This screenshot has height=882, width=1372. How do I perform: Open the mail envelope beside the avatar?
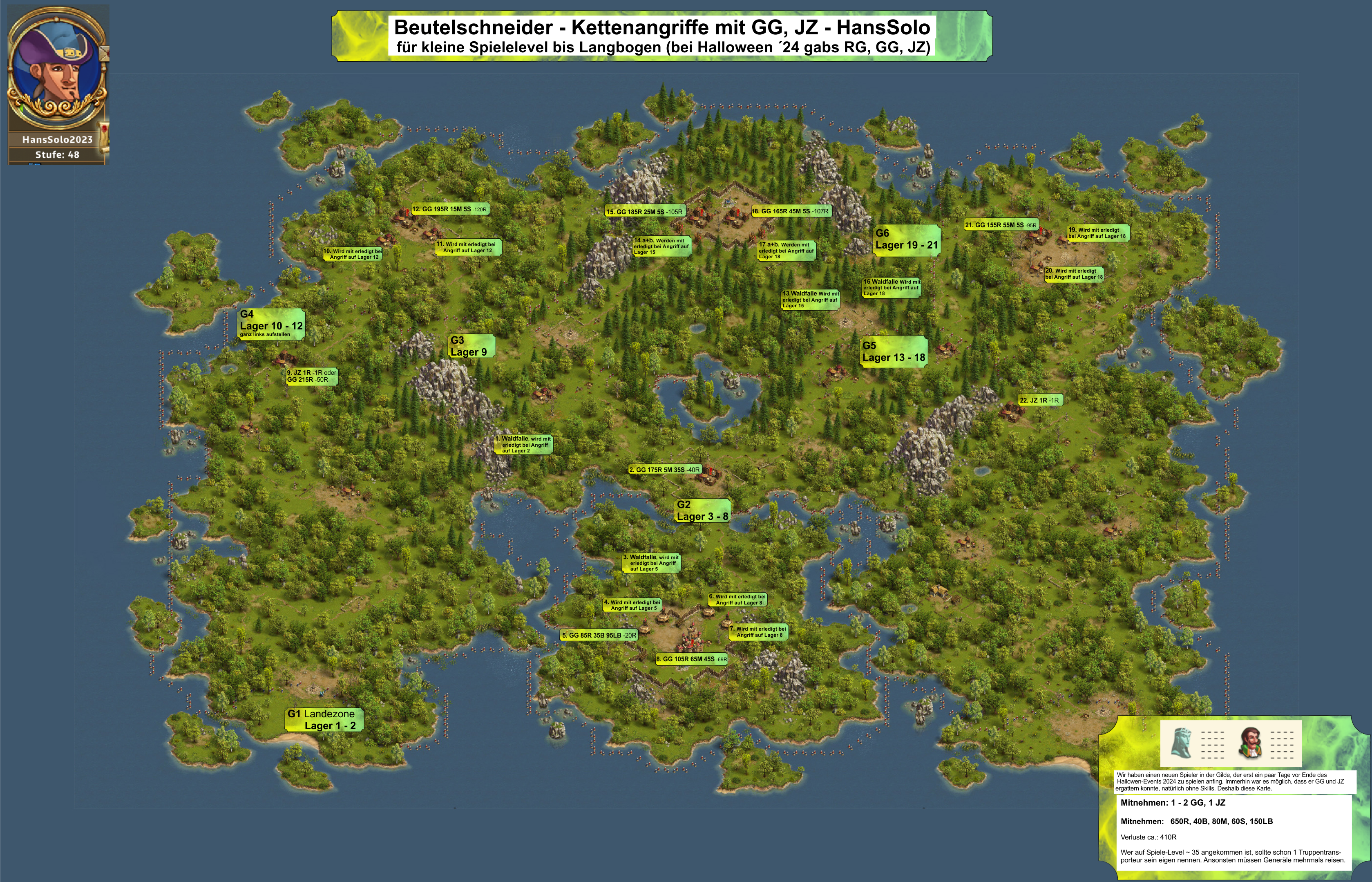tap(104, 54)
